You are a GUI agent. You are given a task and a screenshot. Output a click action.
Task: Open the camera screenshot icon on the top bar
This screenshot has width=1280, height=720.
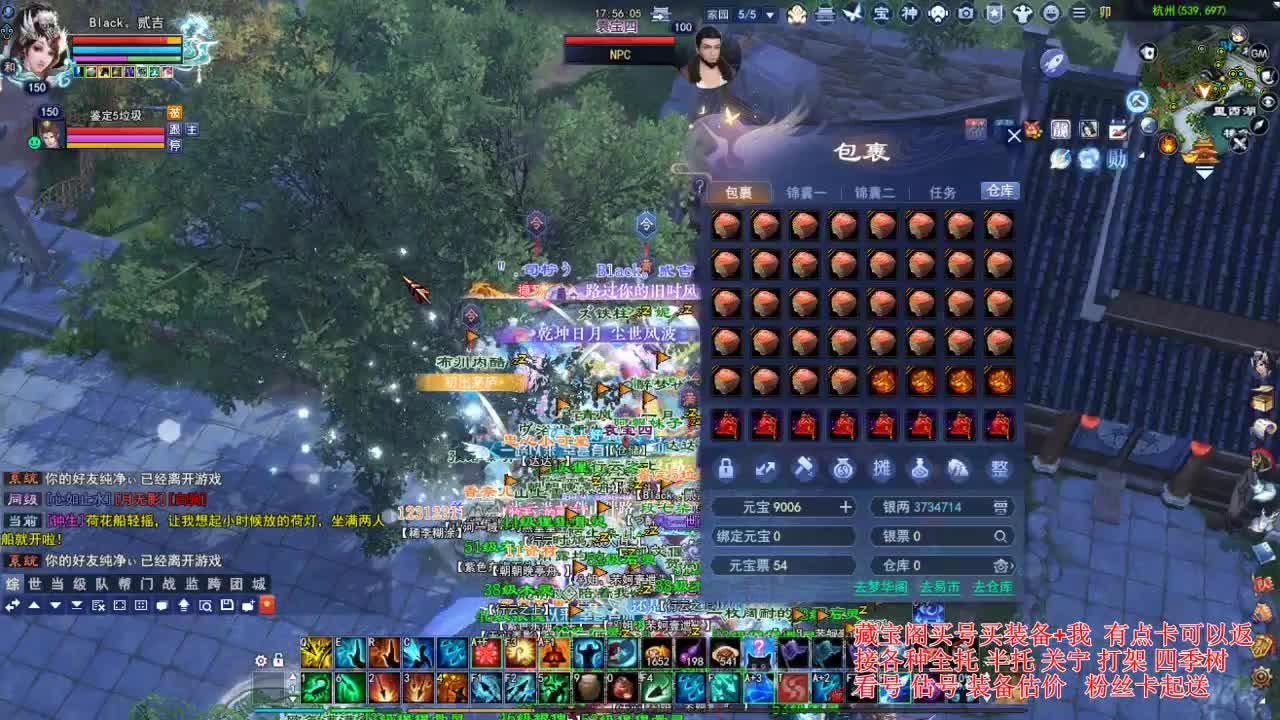[x=964, y=13]
